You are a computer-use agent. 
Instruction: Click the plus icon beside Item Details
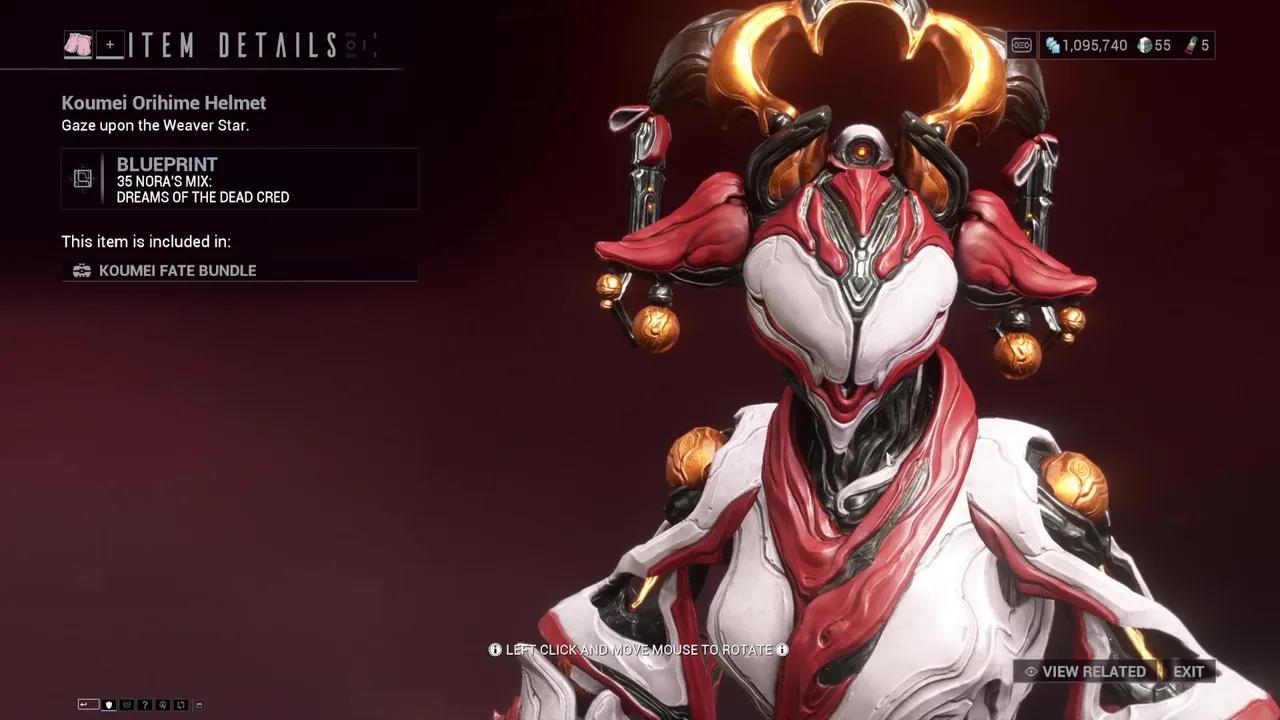(110, 44)
